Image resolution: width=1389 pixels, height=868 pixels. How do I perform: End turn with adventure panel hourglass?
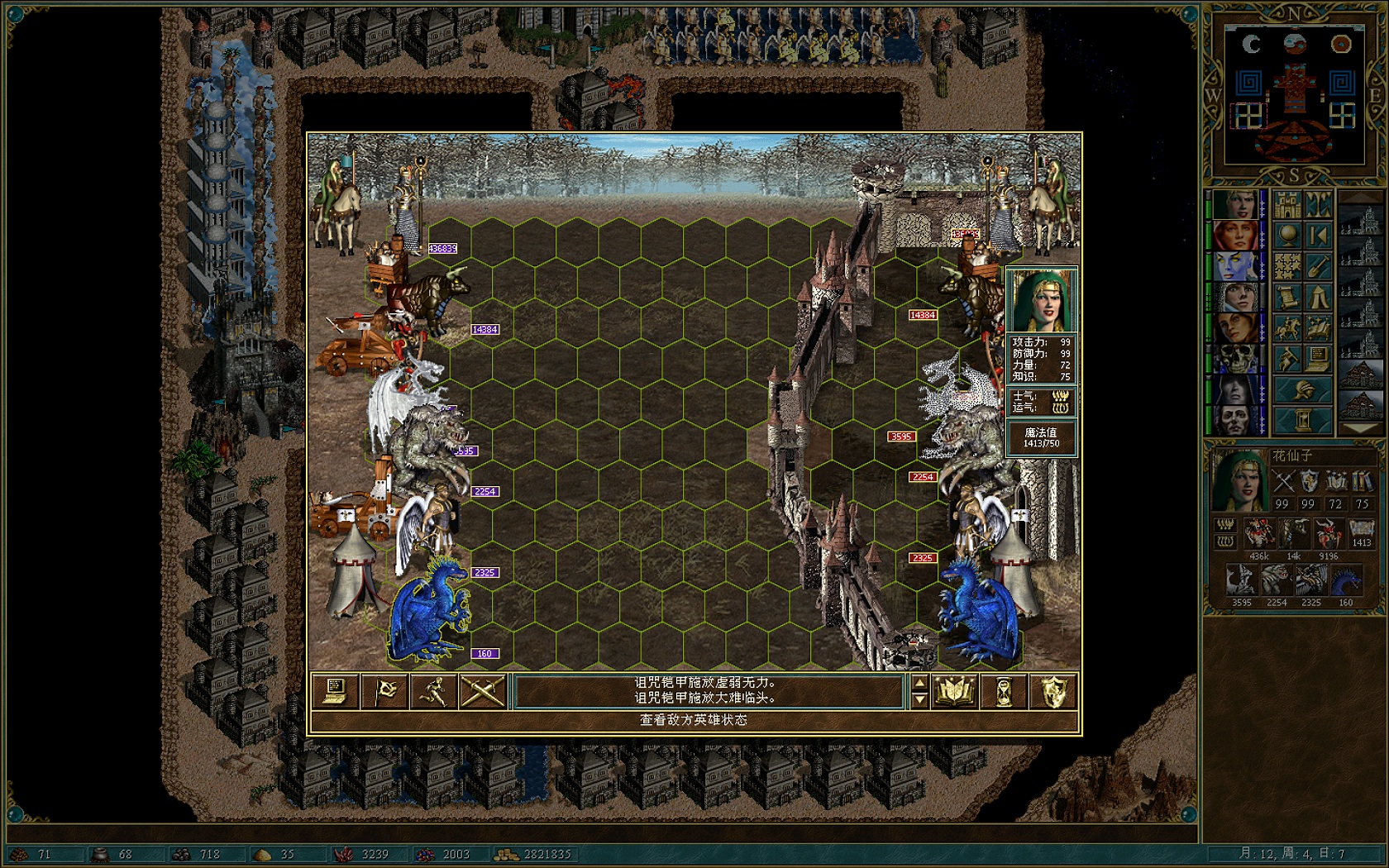1303,420
